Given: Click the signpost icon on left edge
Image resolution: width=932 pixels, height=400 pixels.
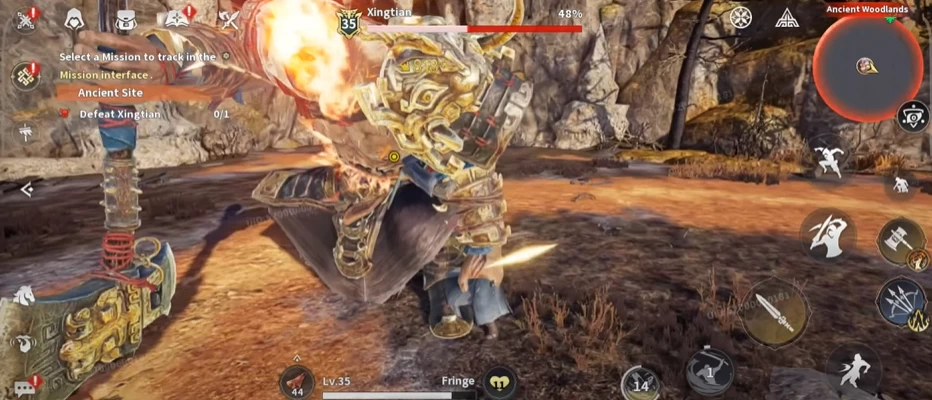Looking at the screenshot, I should [24, 132].
